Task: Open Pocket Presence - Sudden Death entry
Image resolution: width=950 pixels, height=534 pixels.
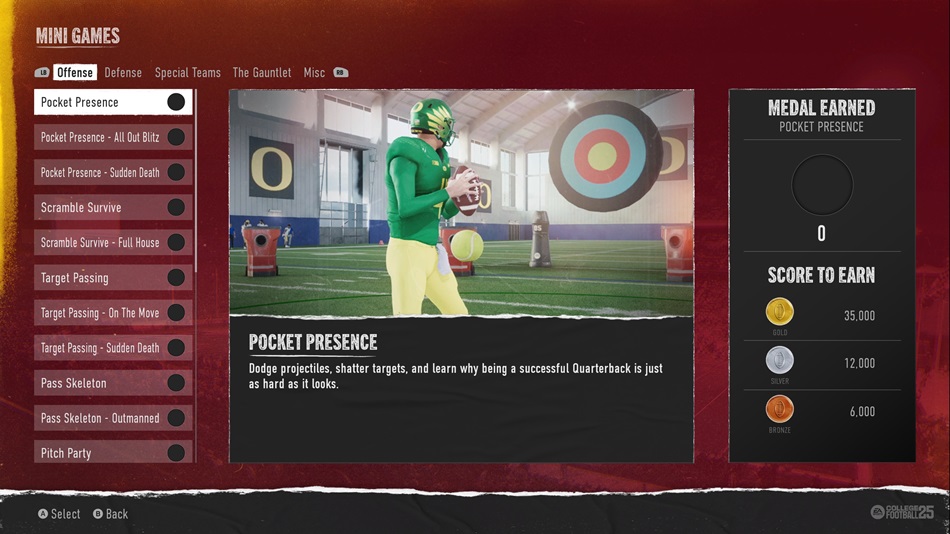Action: [113, 172]
